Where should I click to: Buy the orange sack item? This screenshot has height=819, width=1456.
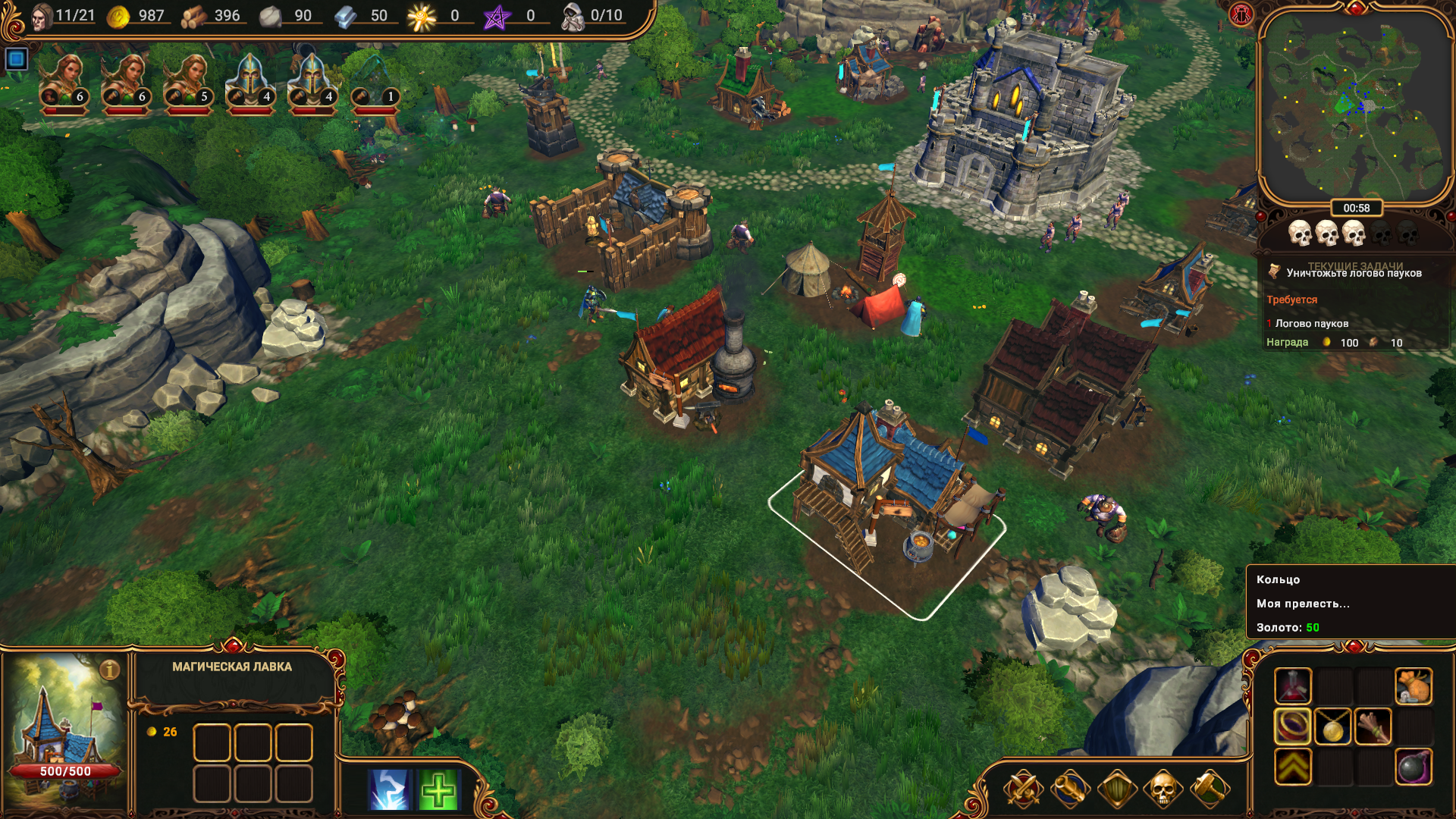coord(1414,686)
